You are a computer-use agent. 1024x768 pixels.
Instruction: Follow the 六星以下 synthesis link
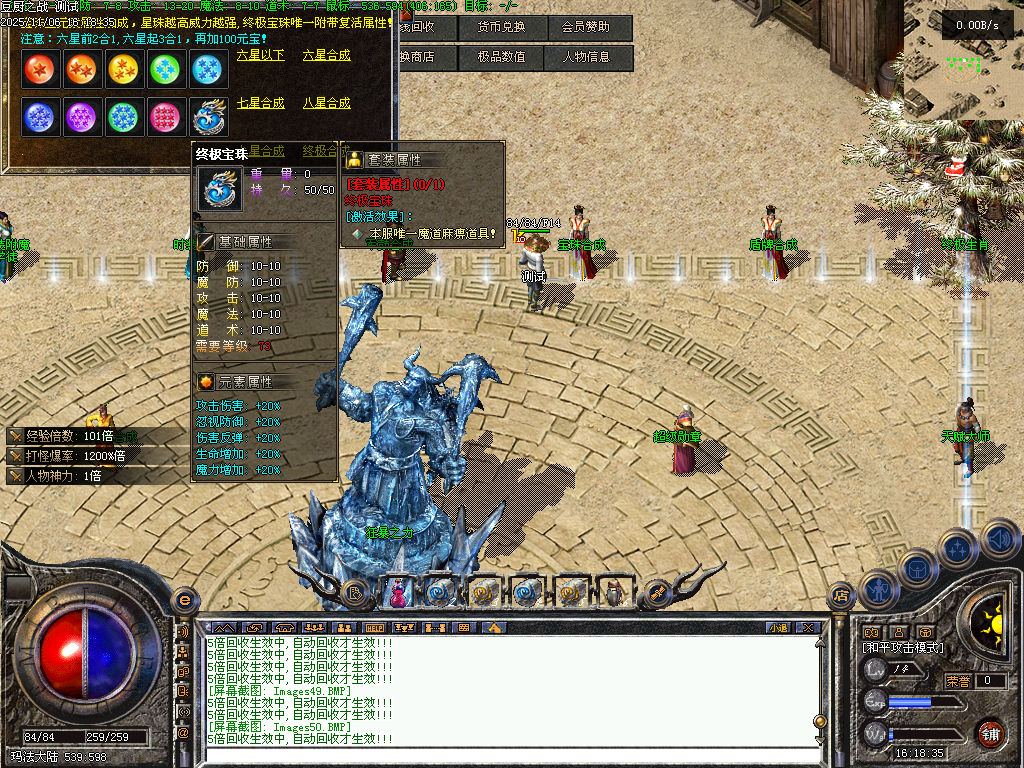coord(261,56)
